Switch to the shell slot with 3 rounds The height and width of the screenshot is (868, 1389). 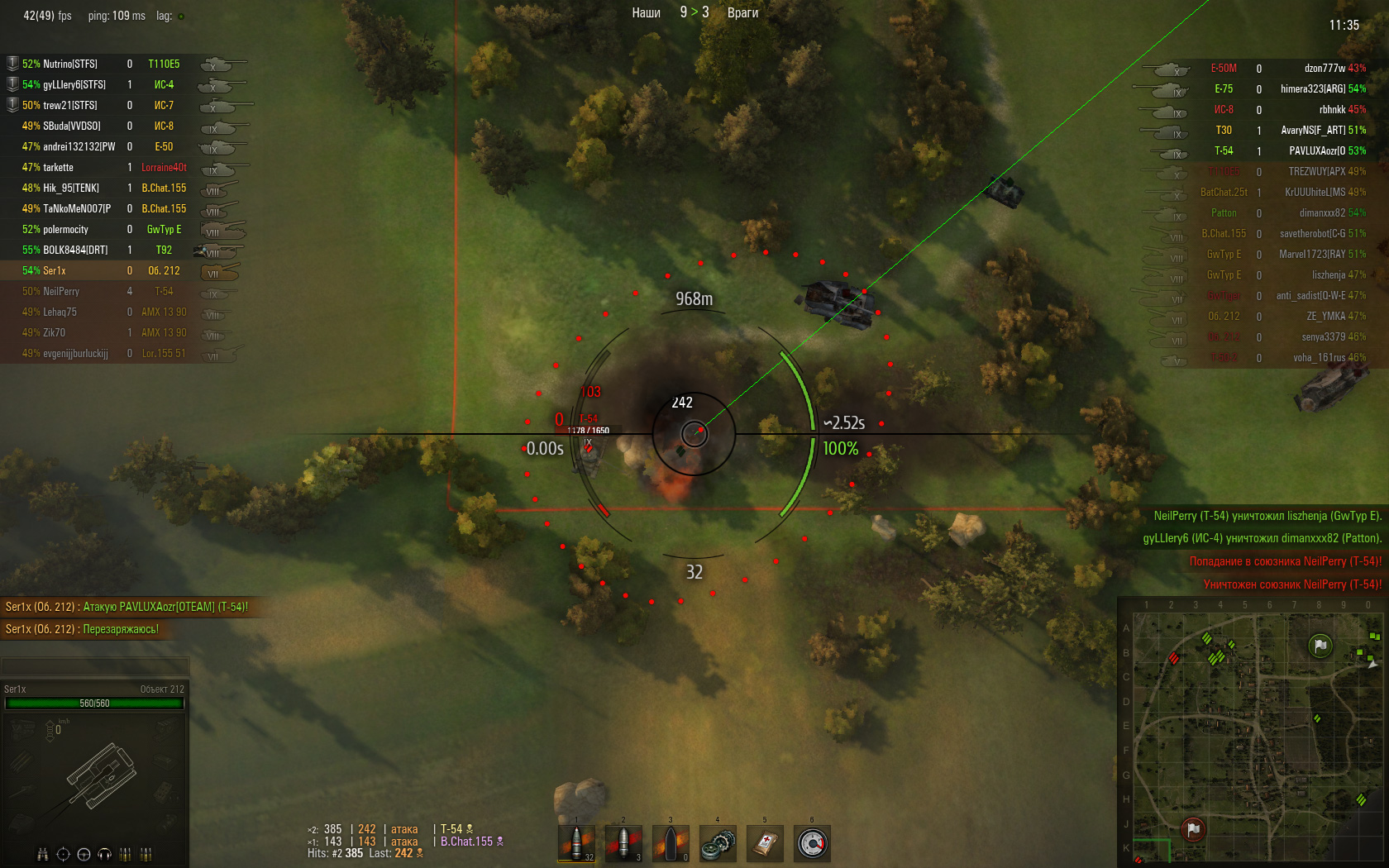[x=624, y=843]
